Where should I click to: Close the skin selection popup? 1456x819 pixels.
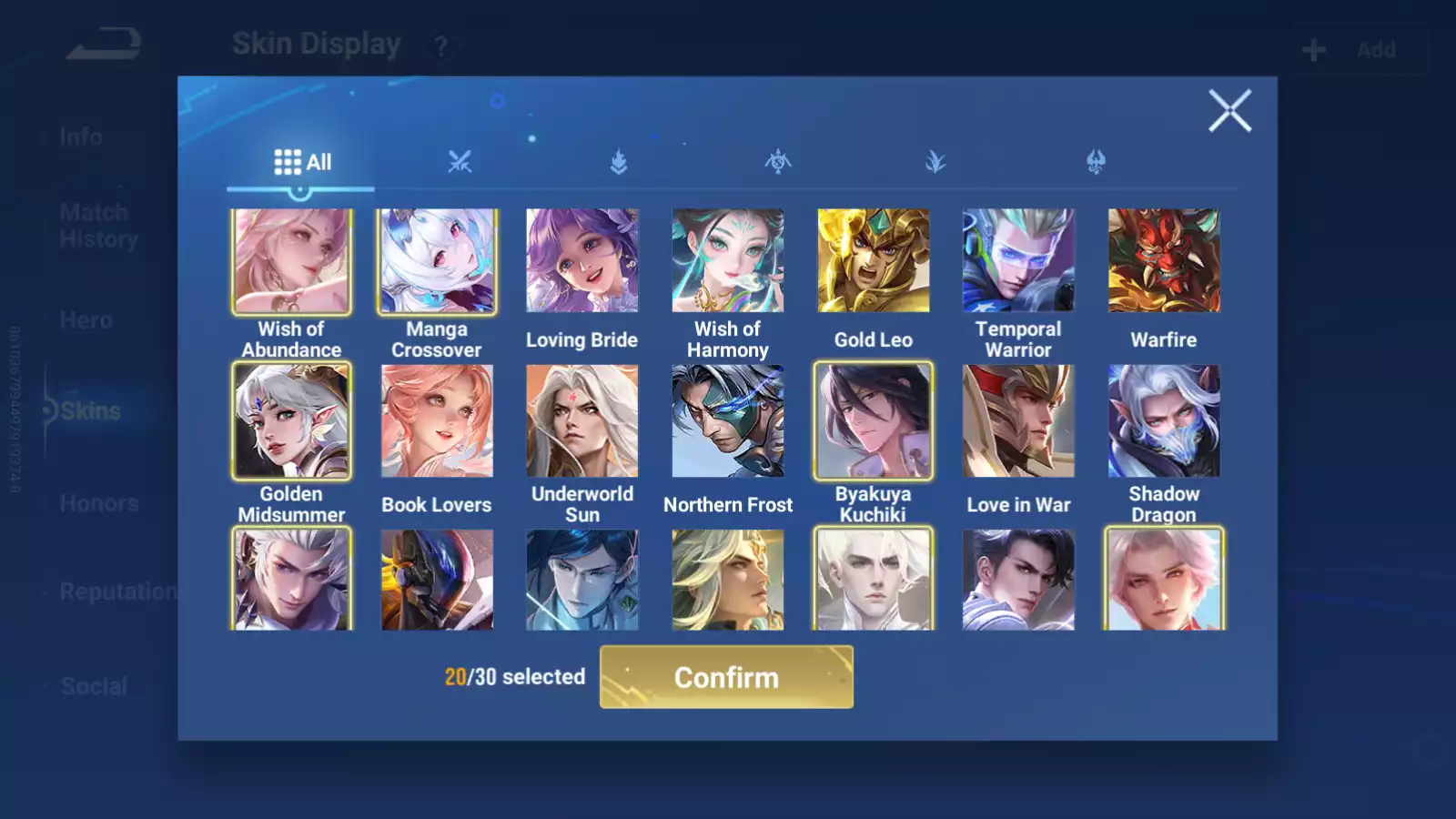point(1229,111)
